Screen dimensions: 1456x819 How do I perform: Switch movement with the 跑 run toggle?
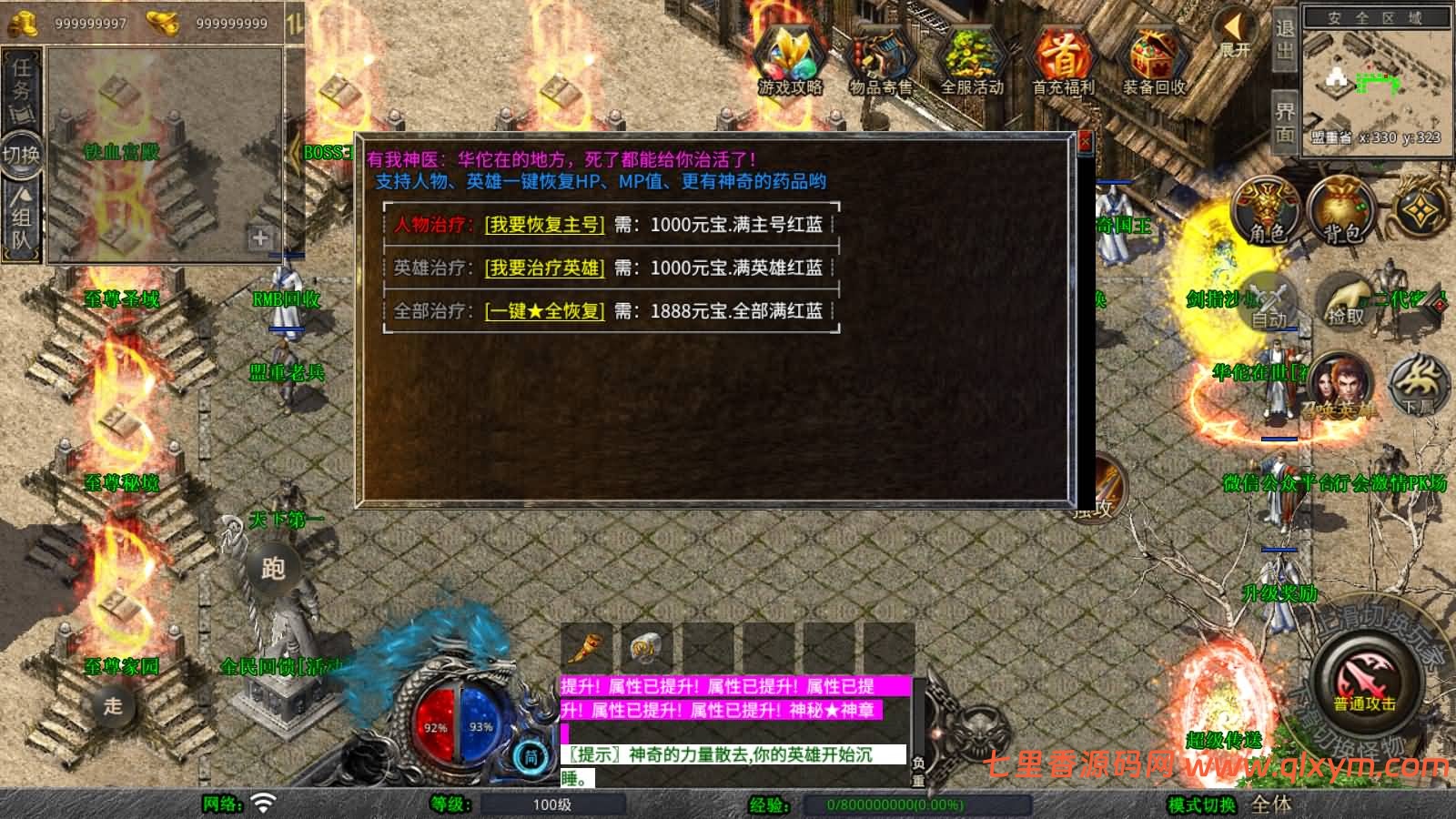point(273,569)
